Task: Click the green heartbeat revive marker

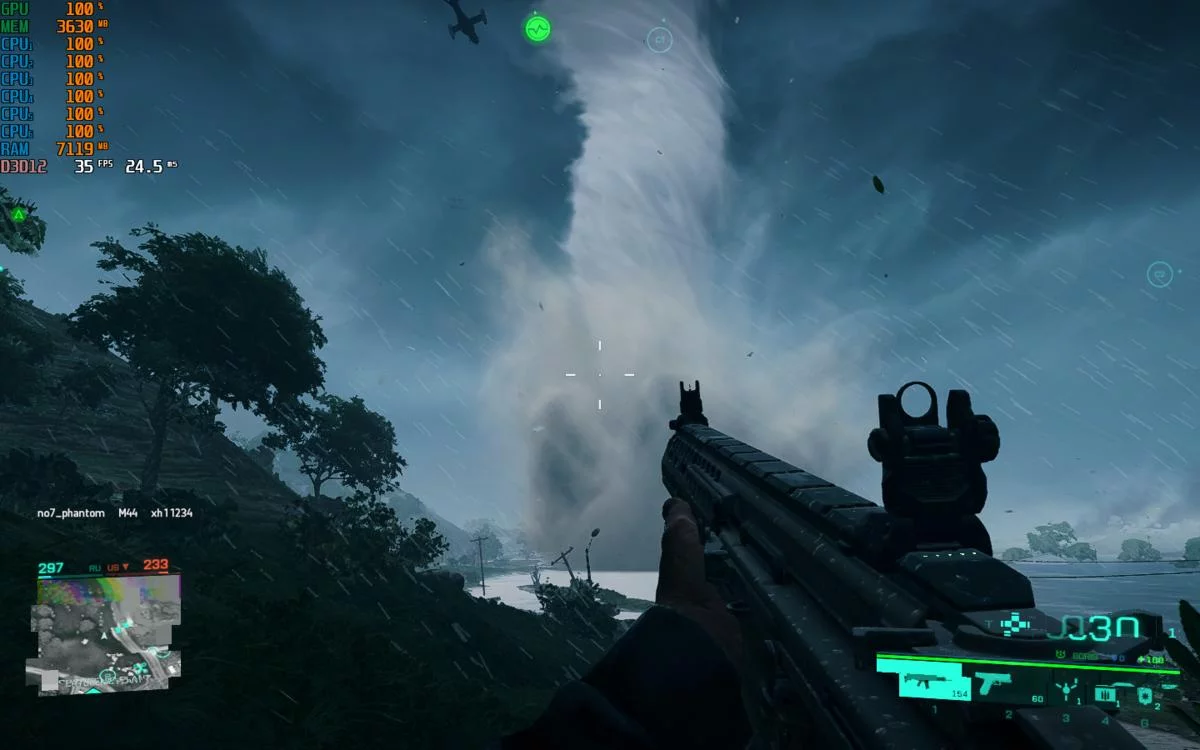Action: pos(538,28)
